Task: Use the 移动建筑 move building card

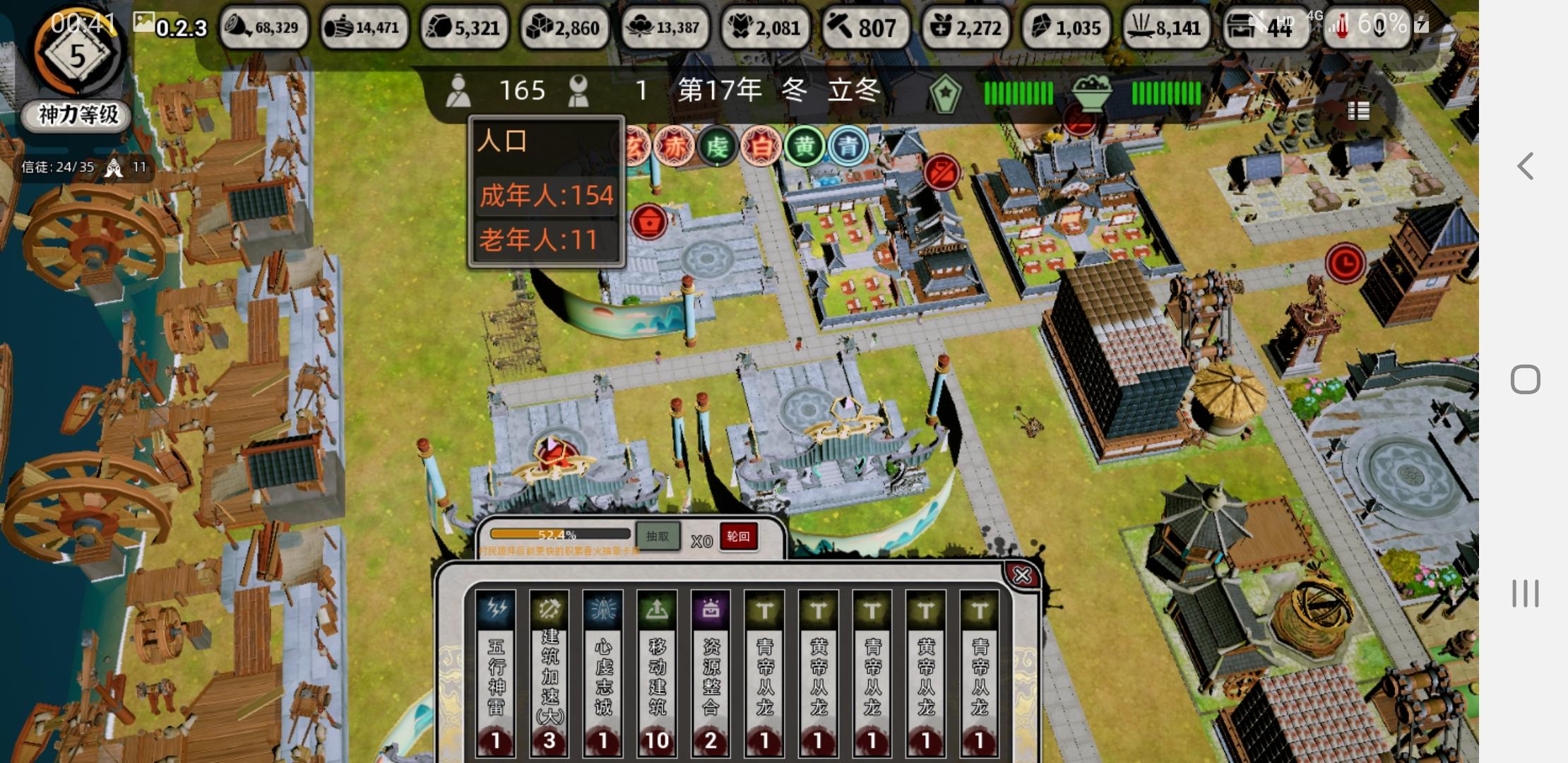Action: point(657,673)
